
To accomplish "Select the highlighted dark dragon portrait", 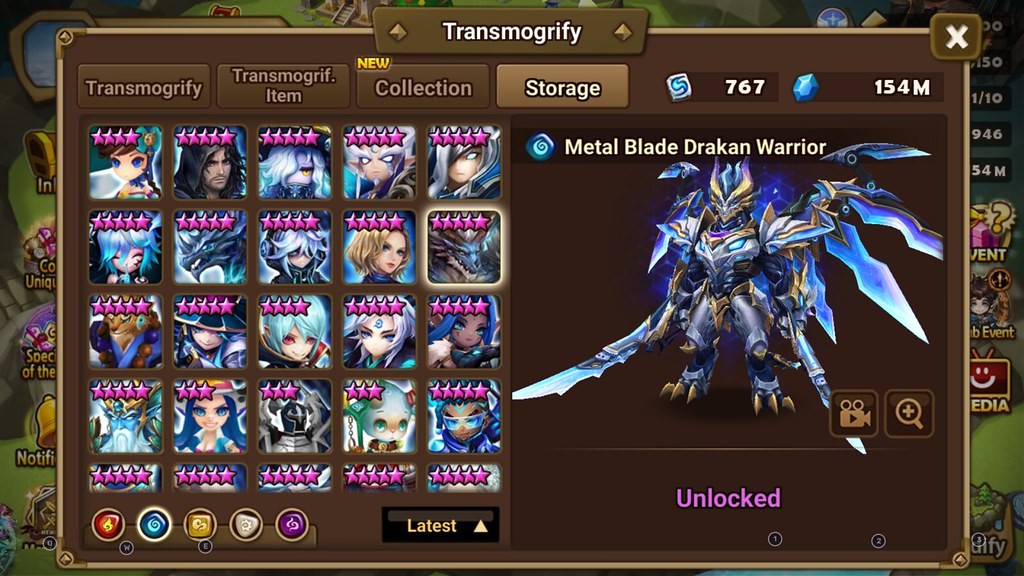I will 464,247.
